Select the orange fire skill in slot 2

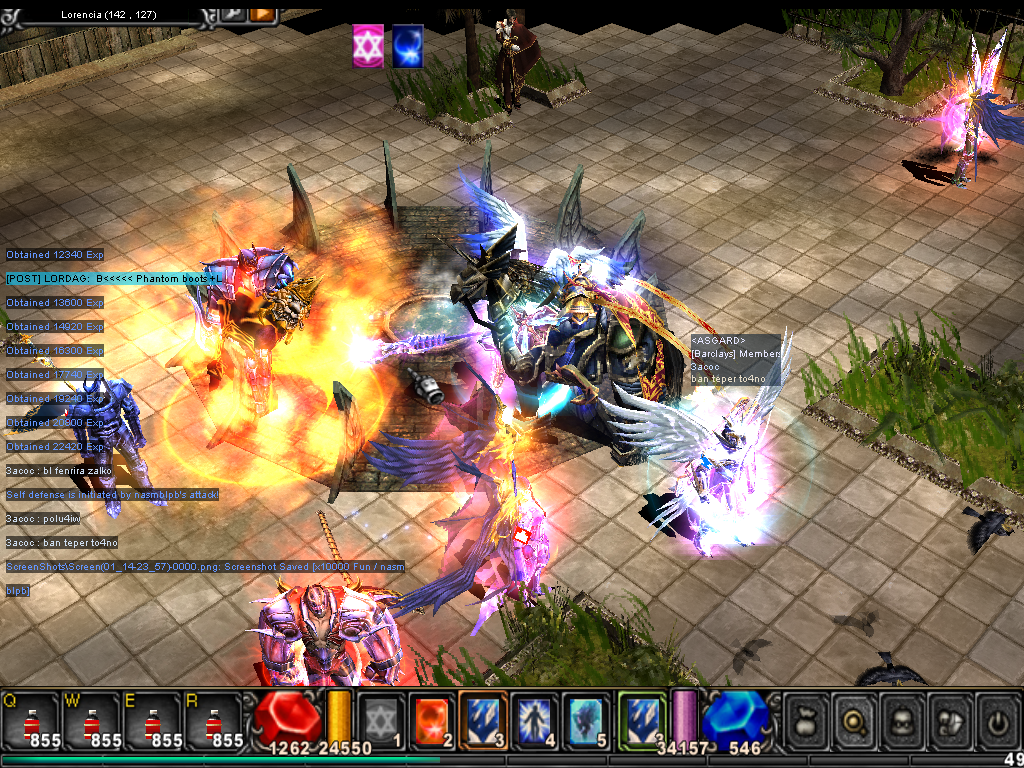coord(433,719)
